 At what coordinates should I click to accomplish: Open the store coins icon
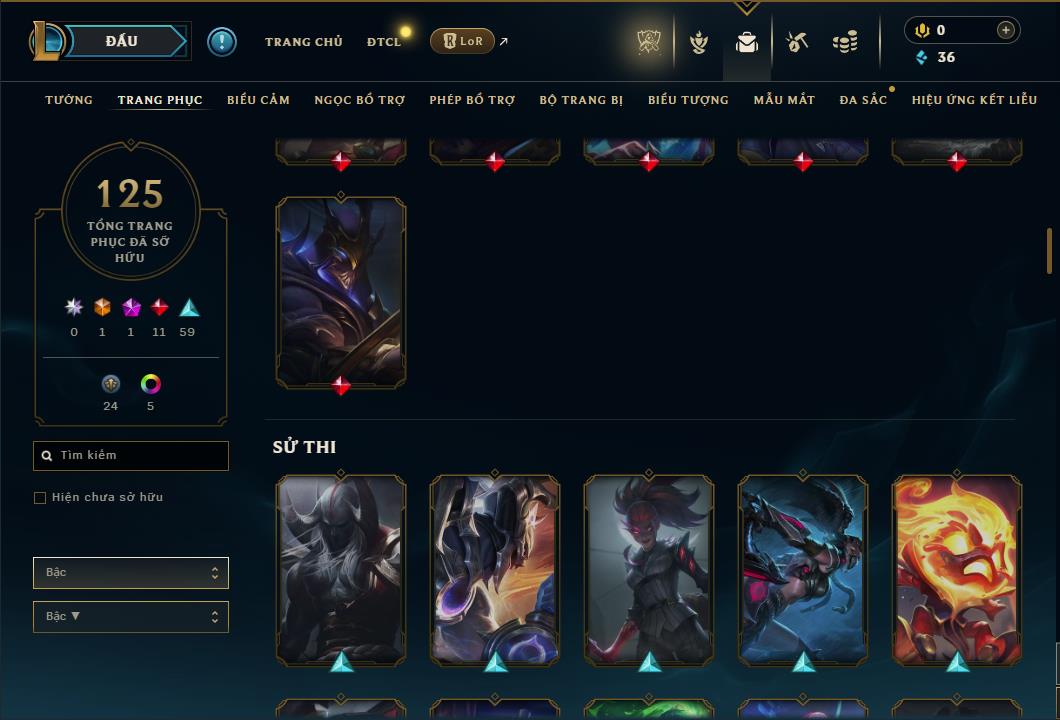[845, 42]
